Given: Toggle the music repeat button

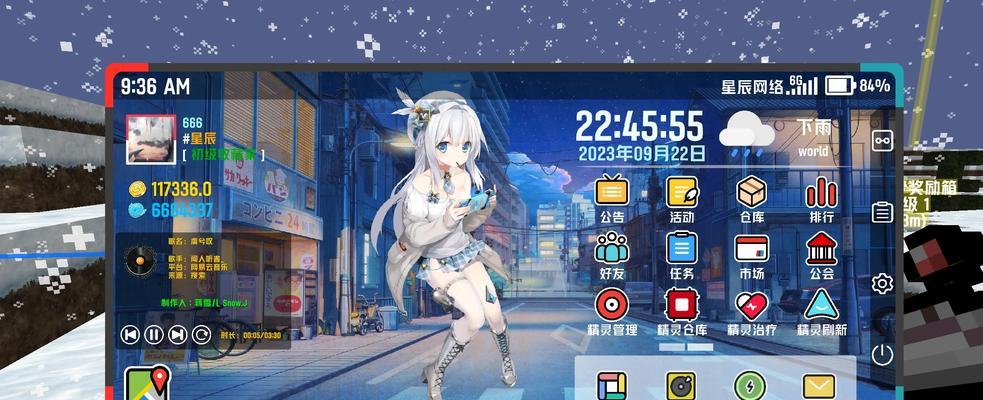Looking at the screenshot, I should 201,335.
